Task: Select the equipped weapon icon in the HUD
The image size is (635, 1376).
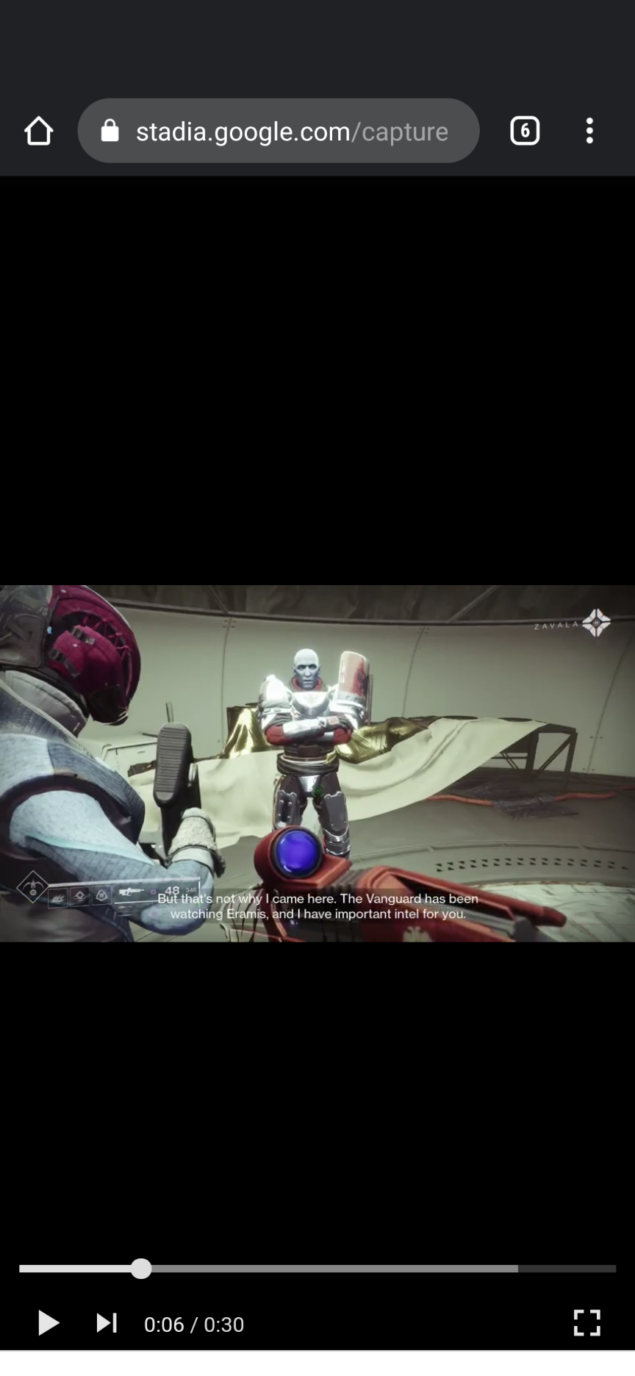Action: pyautogui.click(x=131, y=891)
